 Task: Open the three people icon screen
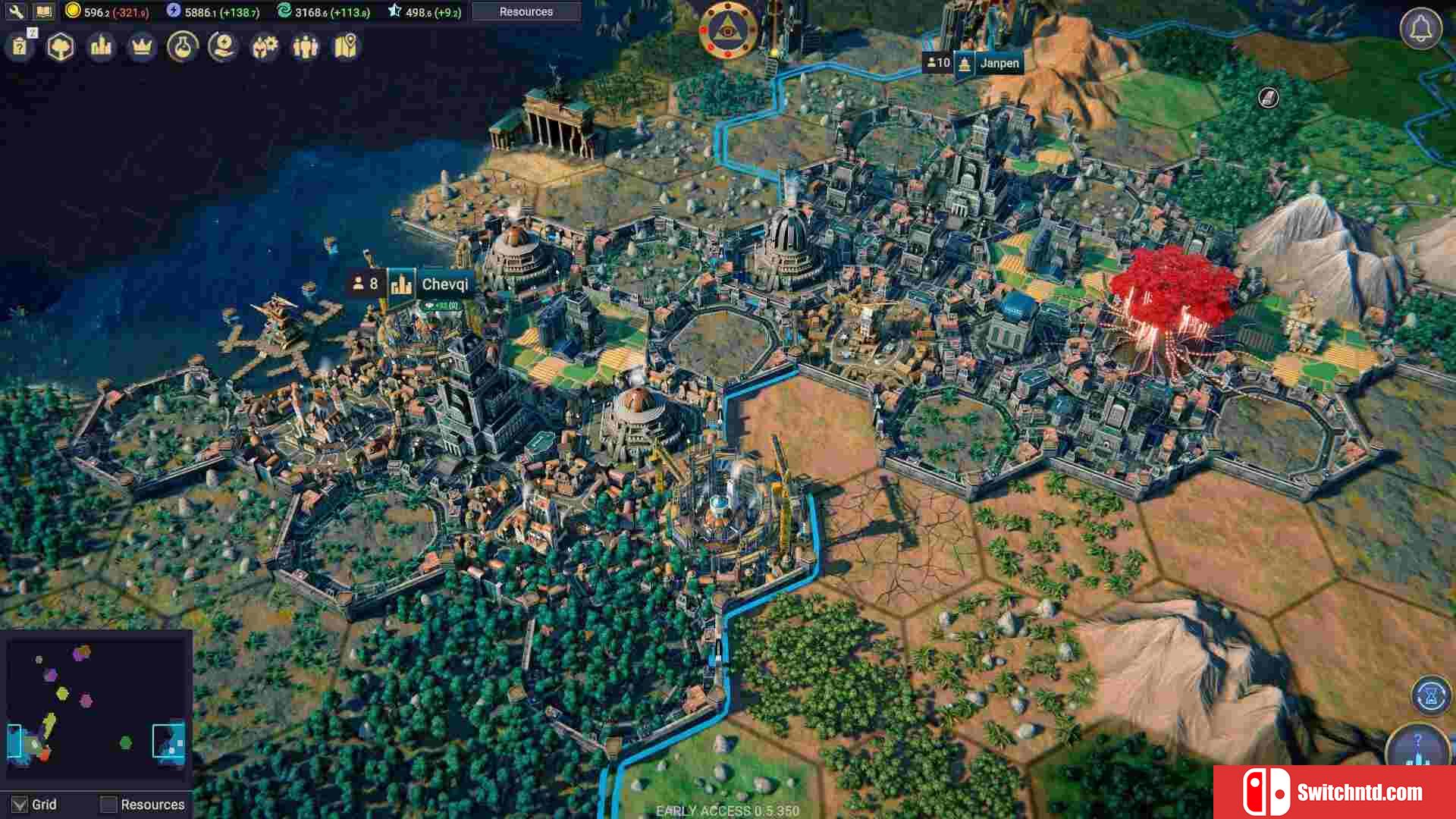click(305, 47)
